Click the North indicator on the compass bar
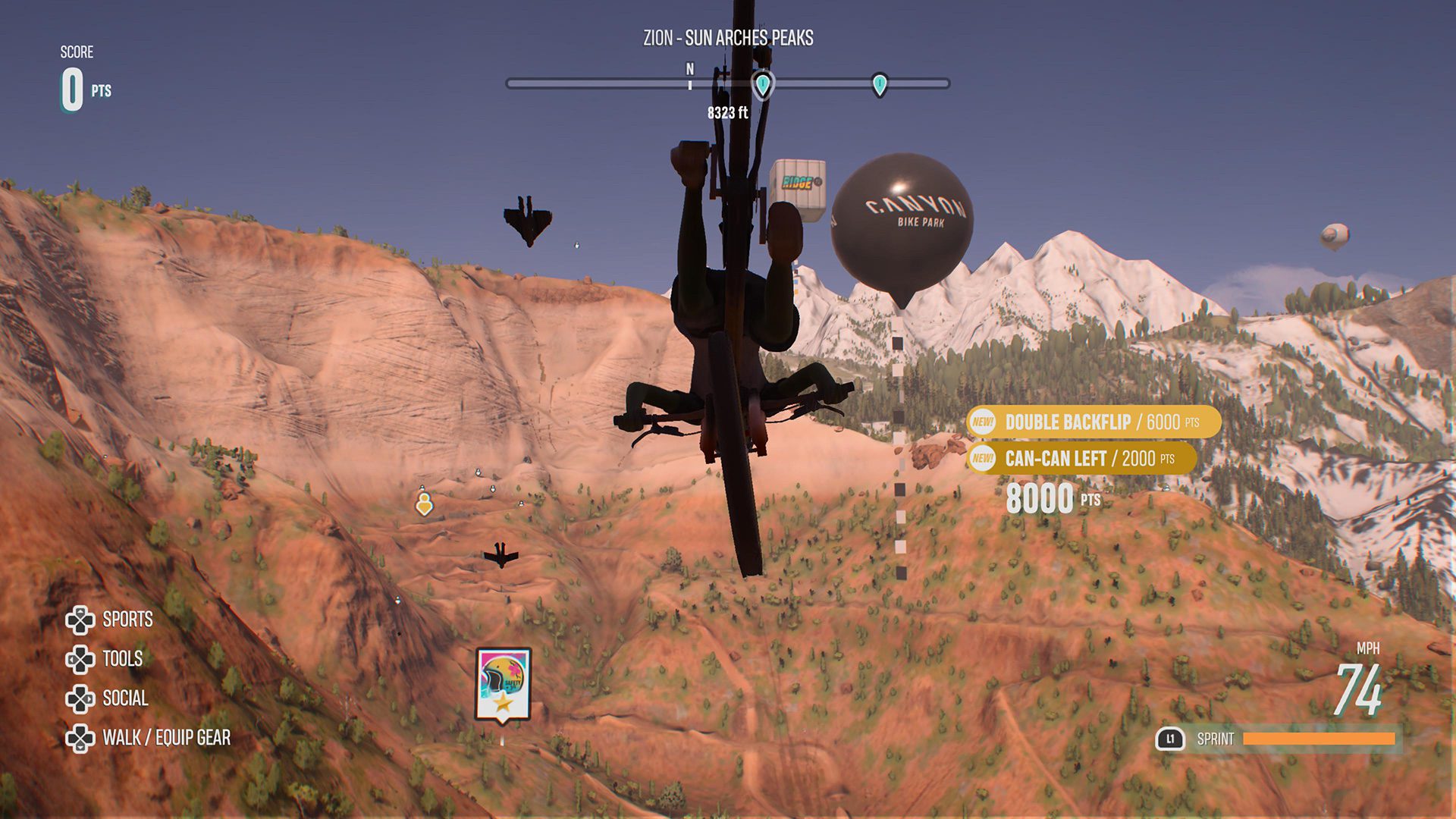 click(690, 71)
